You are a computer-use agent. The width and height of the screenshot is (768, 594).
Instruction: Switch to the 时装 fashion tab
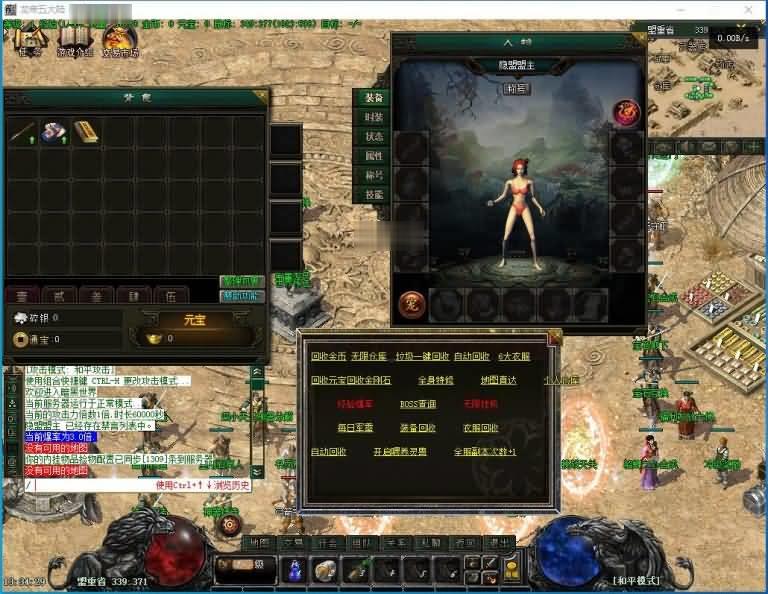click(x=373, y=118)
